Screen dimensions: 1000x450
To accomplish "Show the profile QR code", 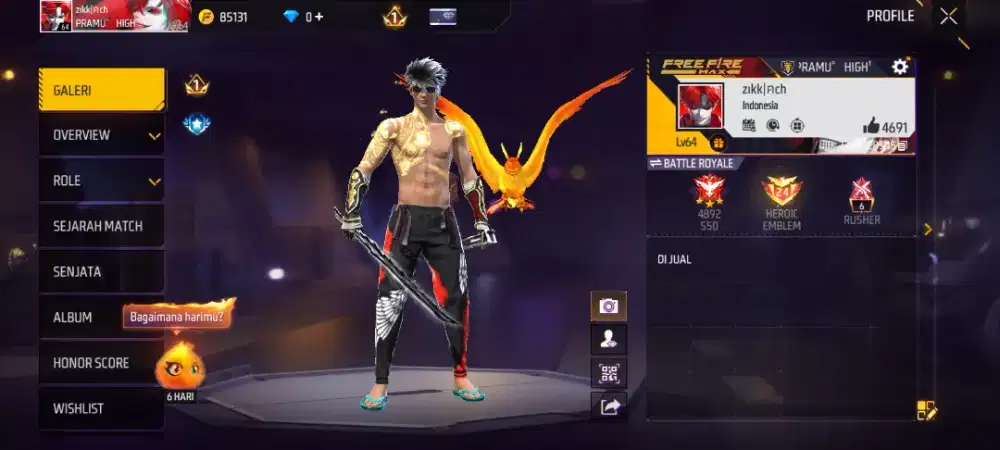I will (608, 373).
